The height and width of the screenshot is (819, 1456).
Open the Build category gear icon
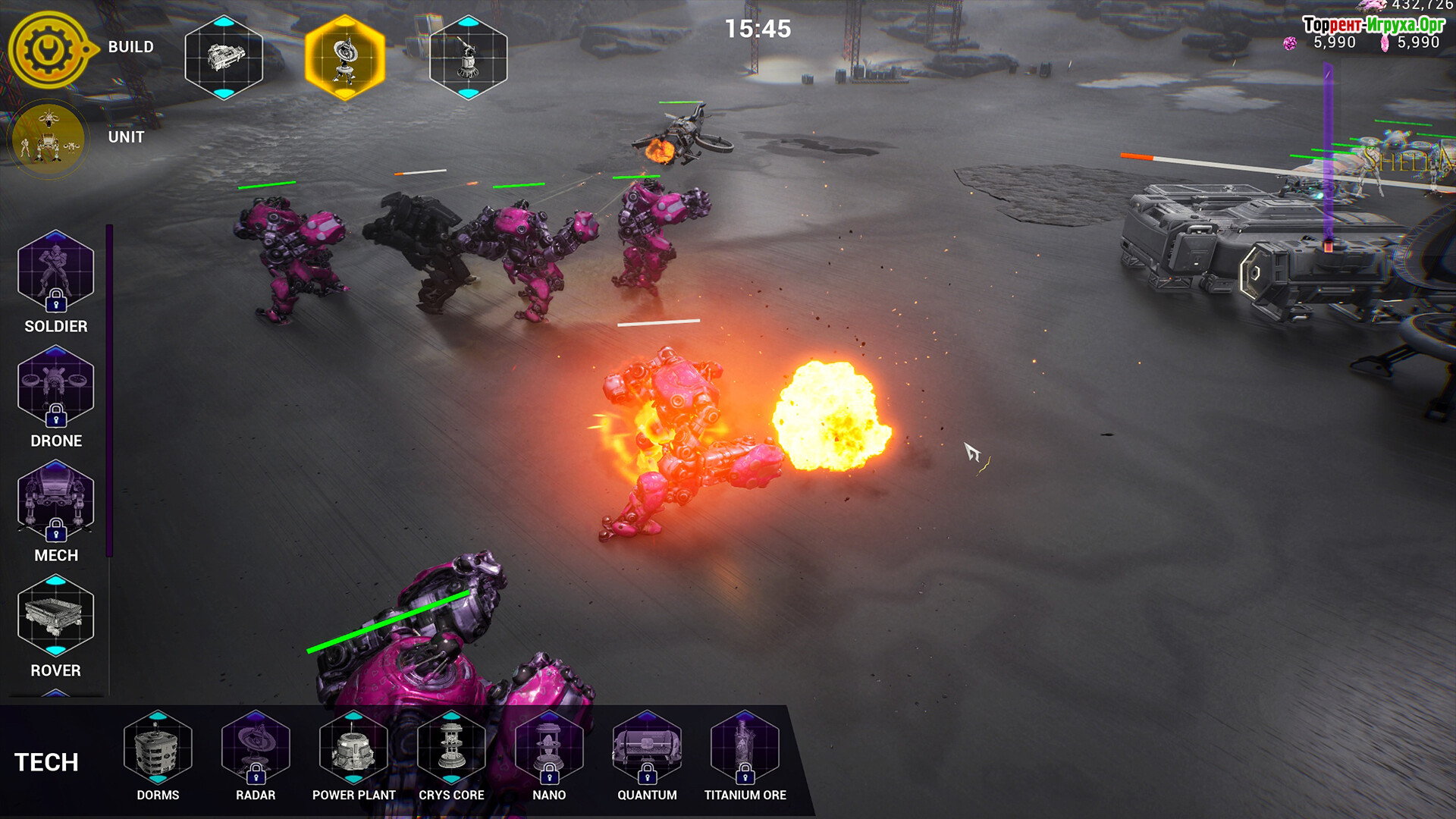(49, 50)
